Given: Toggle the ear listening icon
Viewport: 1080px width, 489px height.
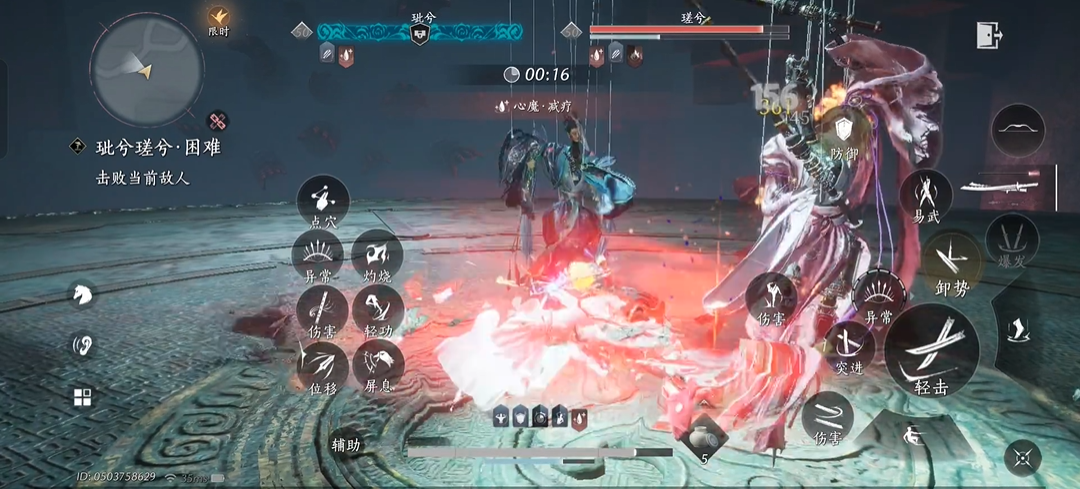Looking at the screenshot, I should coord(82,346).
